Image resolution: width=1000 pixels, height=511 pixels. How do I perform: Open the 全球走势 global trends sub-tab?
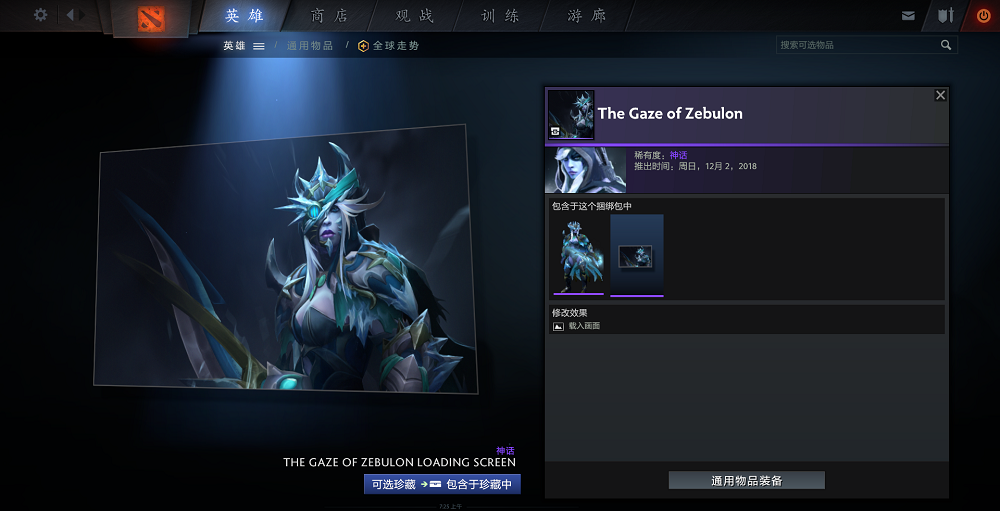click(x=389, y=46)
